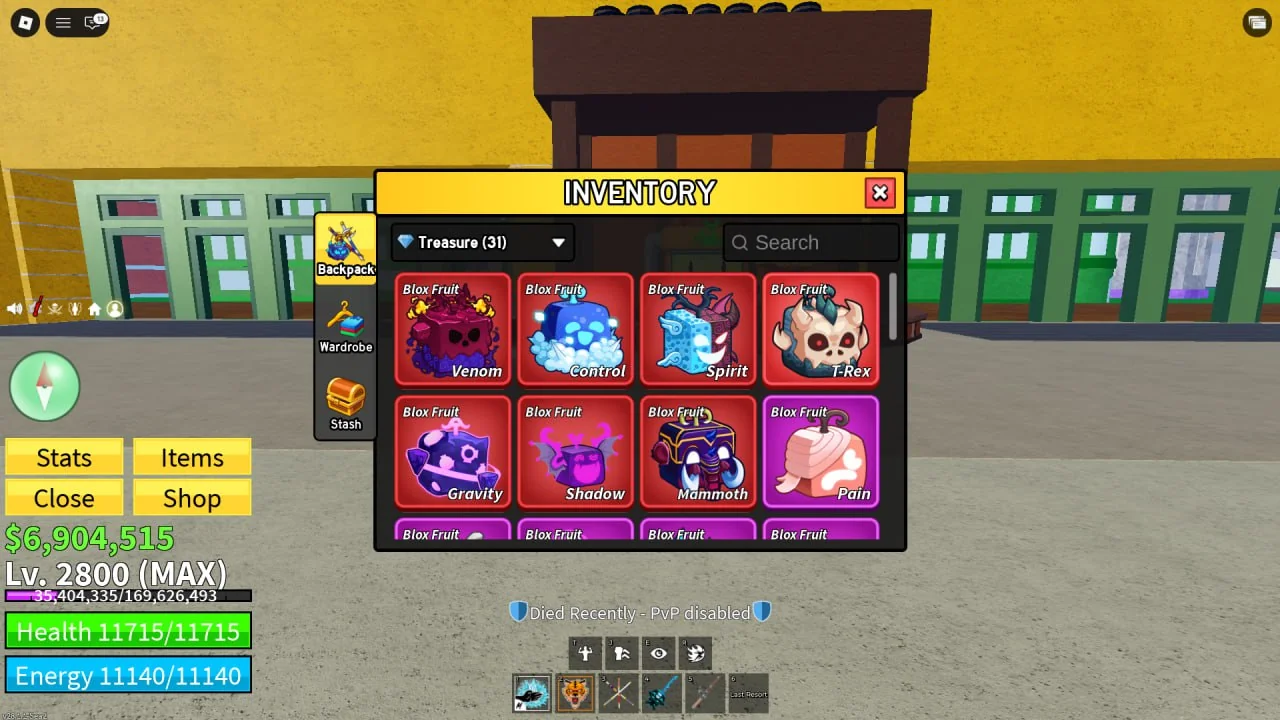Pick the T-Rex Blox Fruit
Image resolution: width=1280 pixels, height=720 pixels.
(821, 330)
